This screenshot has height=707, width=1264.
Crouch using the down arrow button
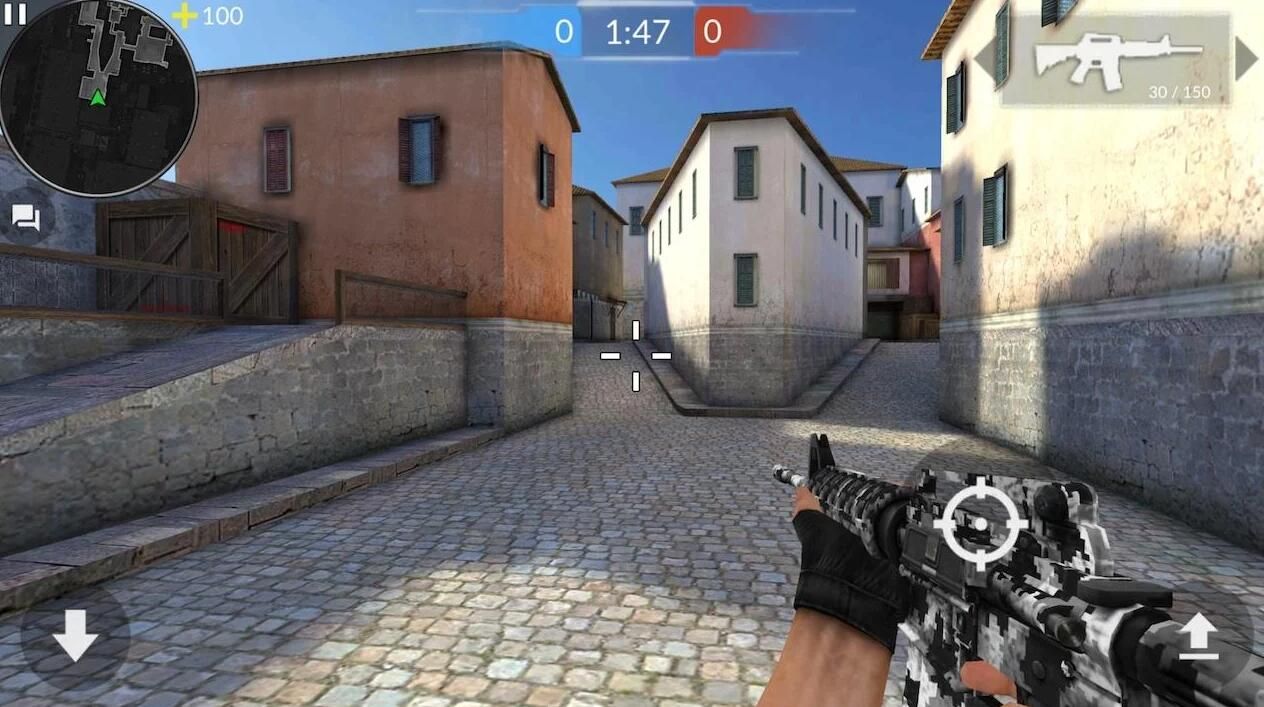pyautogui.click(x=75, y=636)
